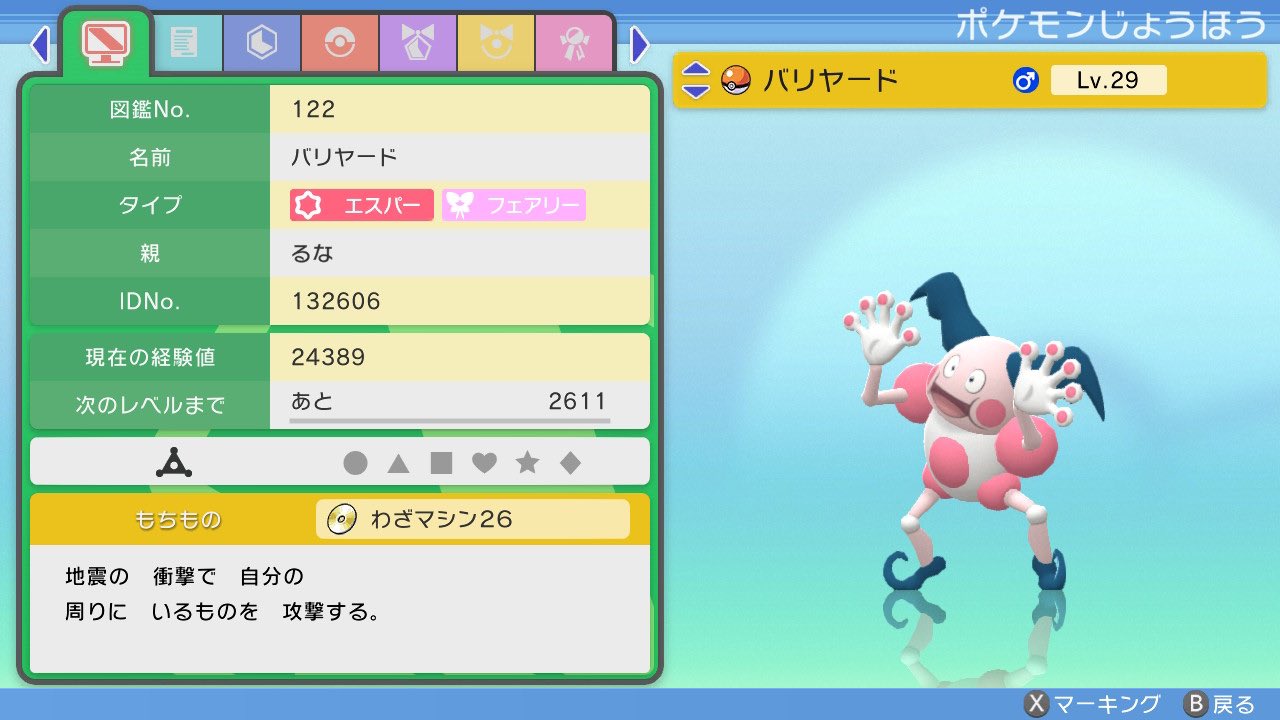1280x720 pixels.
Task: Click the left blue arrow to change pages
Action: [39, 44]
